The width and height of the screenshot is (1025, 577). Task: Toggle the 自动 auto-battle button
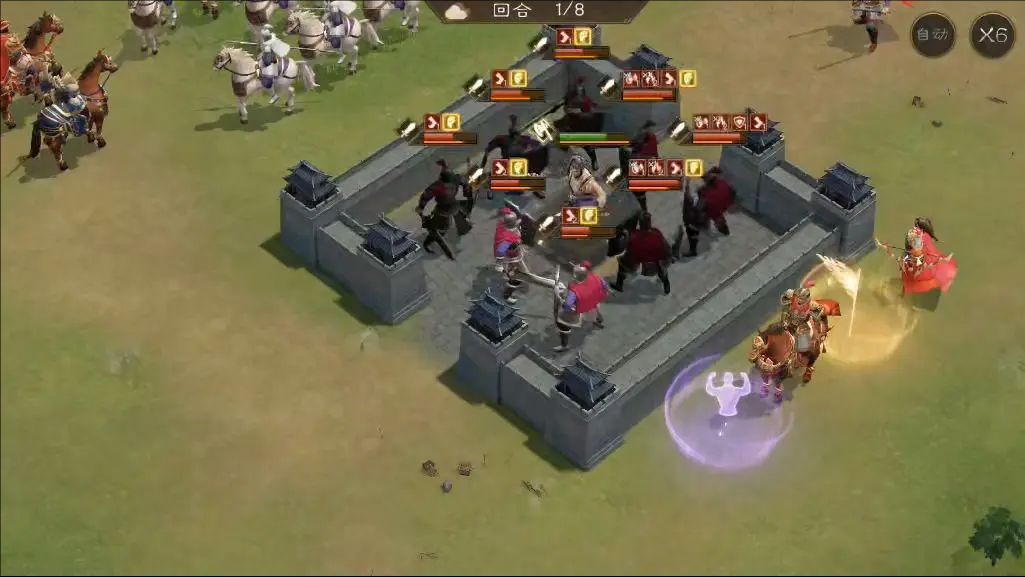click(932, 36)
